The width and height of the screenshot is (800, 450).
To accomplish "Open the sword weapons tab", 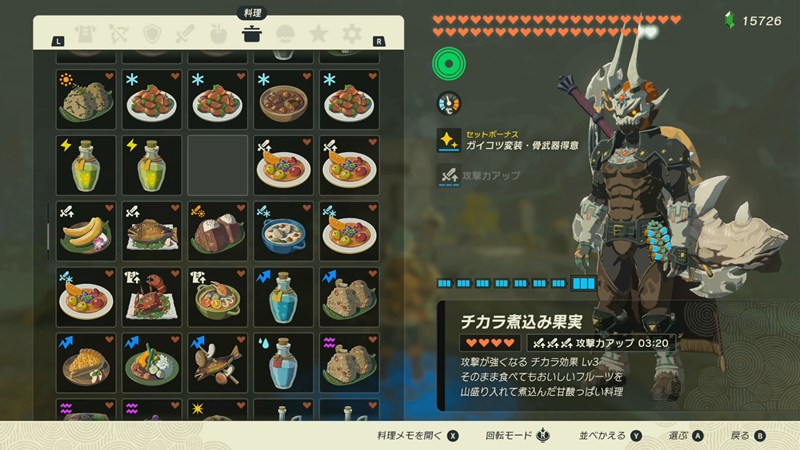I will tap(185, 35).
